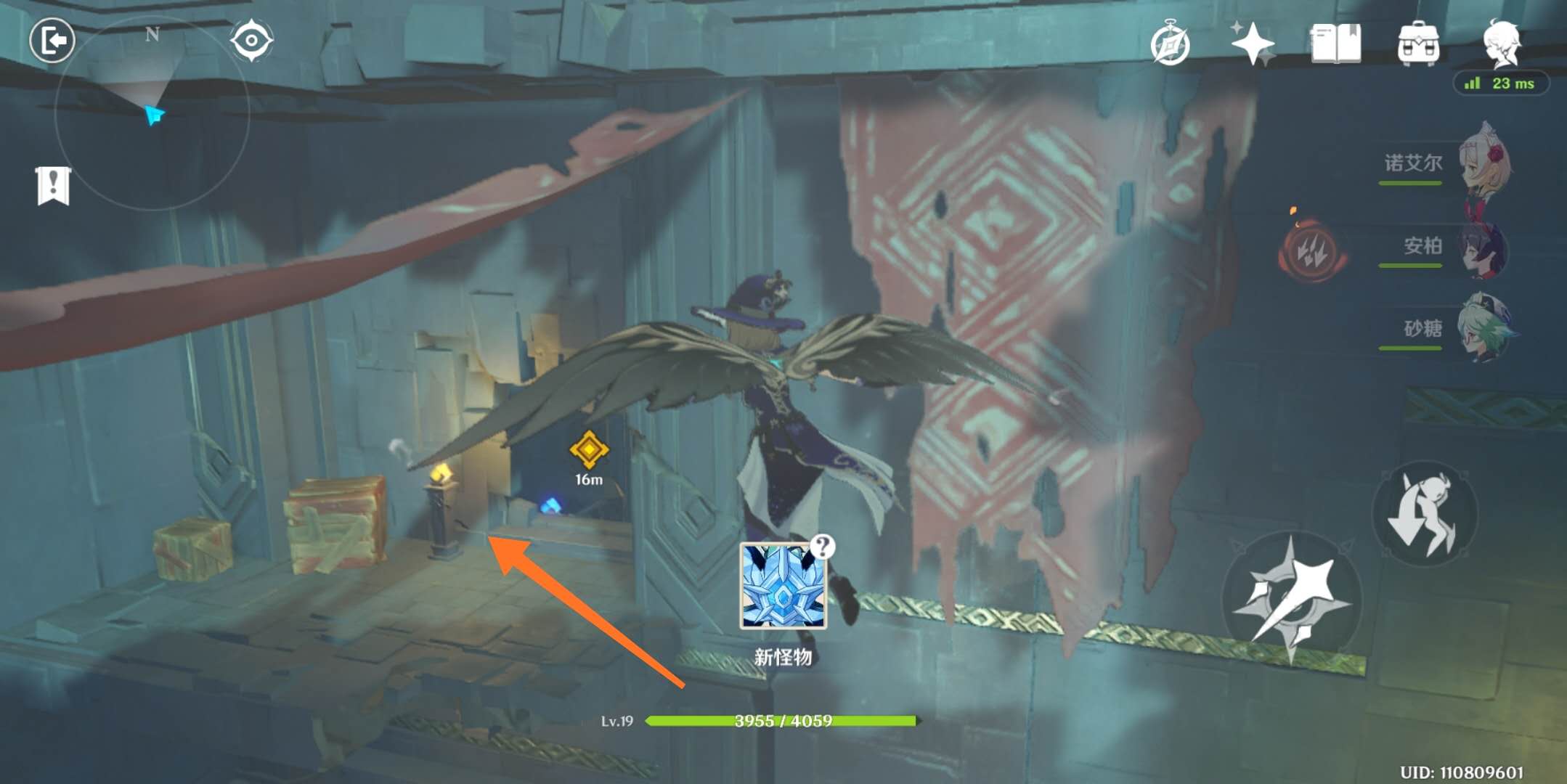The height and width of the screenshot is (784, 1567).
Task: Tap the plunge attack button
Action: (1424, 514)
